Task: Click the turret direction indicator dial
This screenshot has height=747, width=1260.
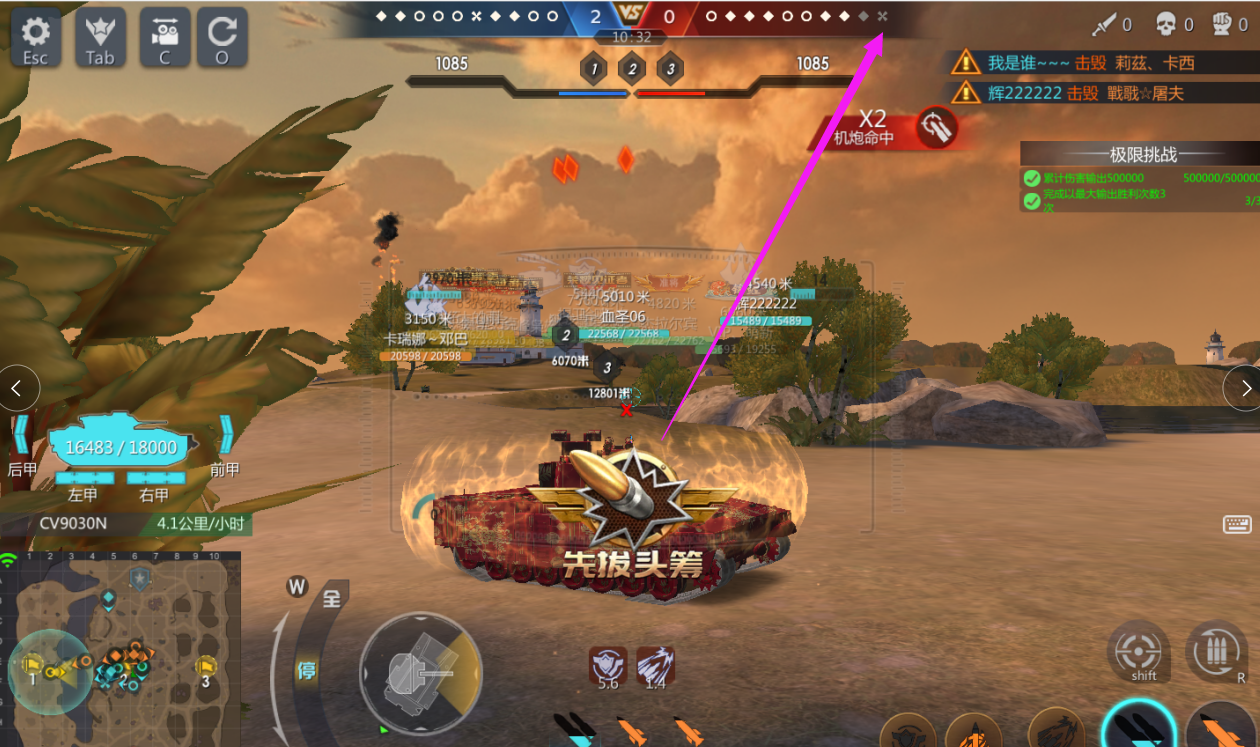Action: pyautogui.click(x=421, y=673)
